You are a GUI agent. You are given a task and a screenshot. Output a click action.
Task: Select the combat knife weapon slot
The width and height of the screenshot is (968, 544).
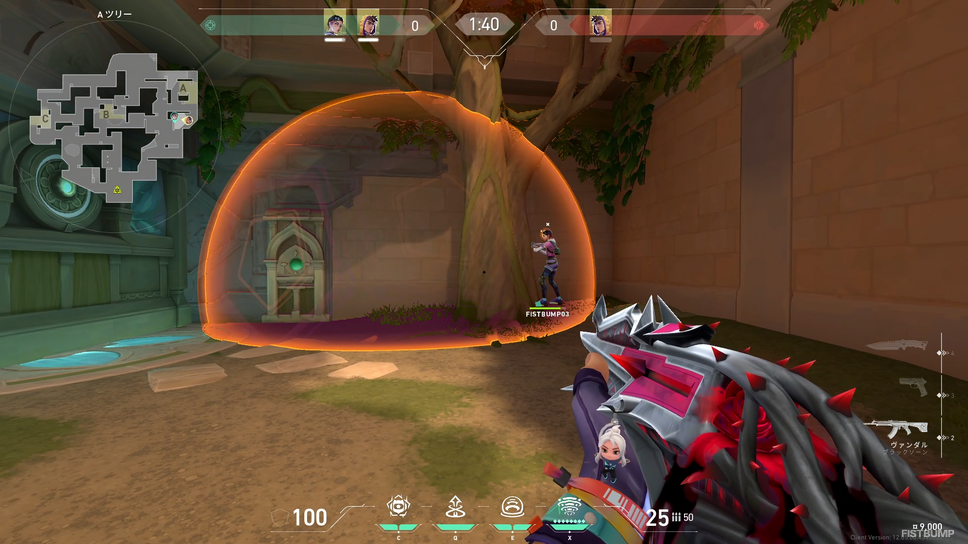[898, 346]
